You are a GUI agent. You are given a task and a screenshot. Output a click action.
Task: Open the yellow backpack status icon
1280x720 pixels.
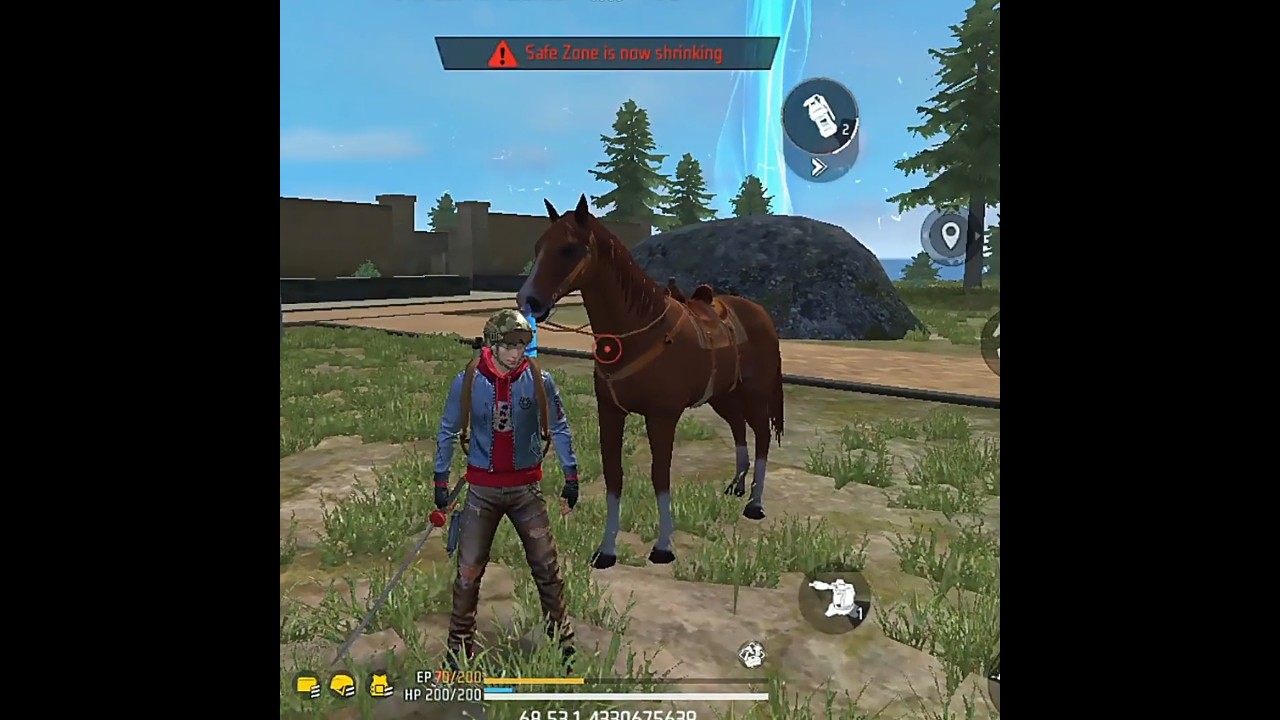(x=308, y=686)
